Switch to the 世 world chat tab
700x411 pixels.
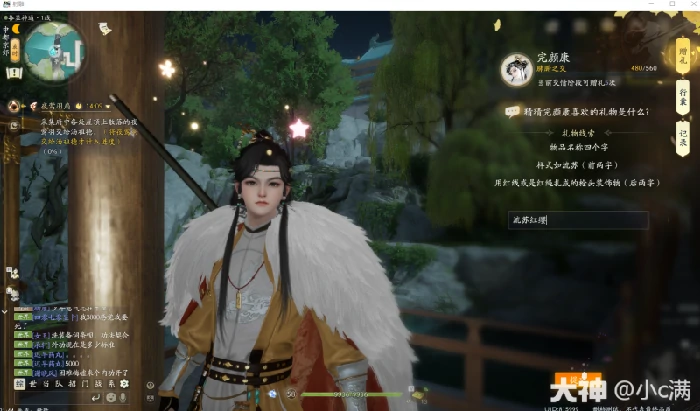(33, 383)
